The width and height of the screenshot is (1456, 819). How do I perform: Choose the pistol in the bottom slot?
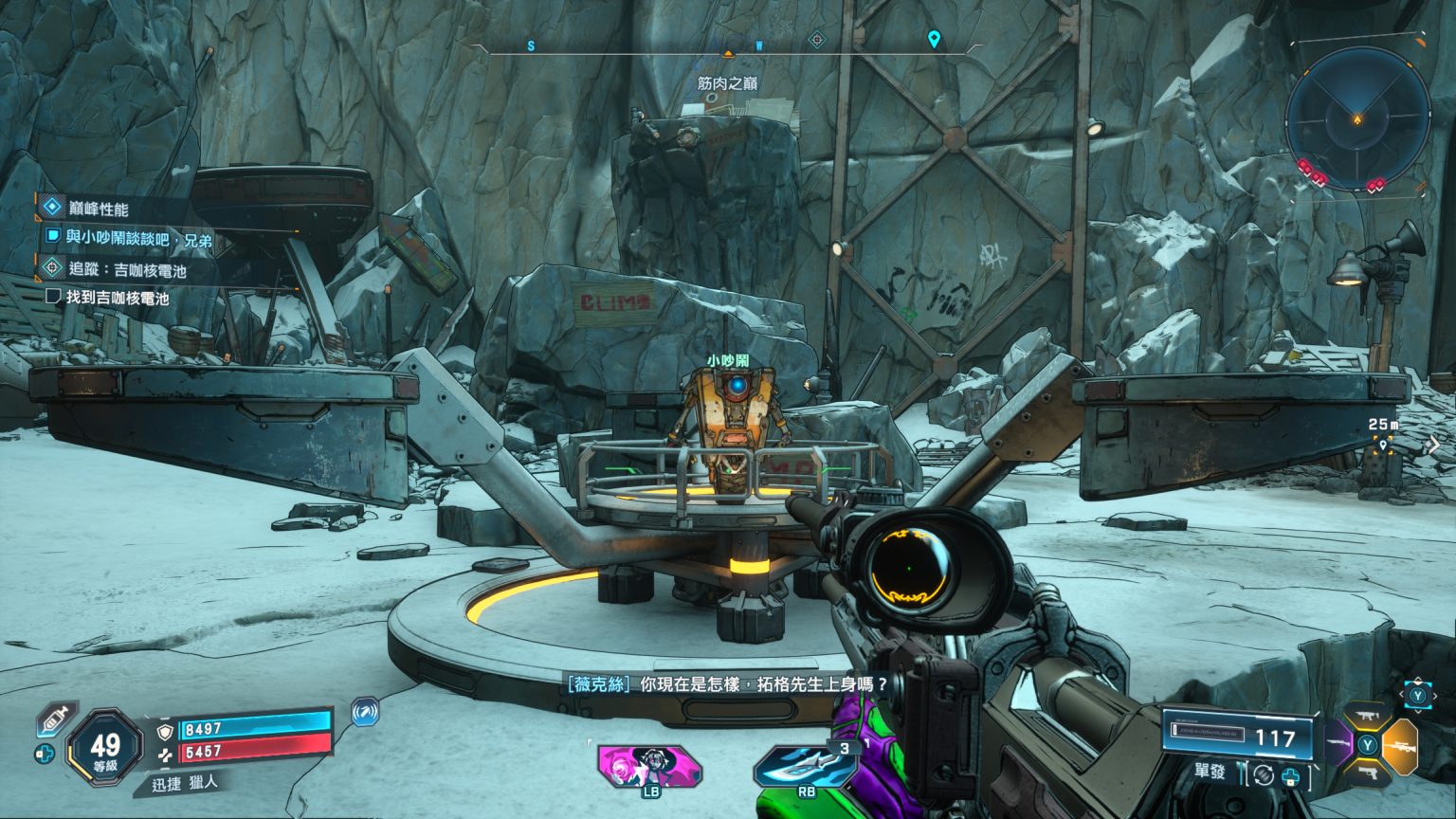coord(1368,773)
